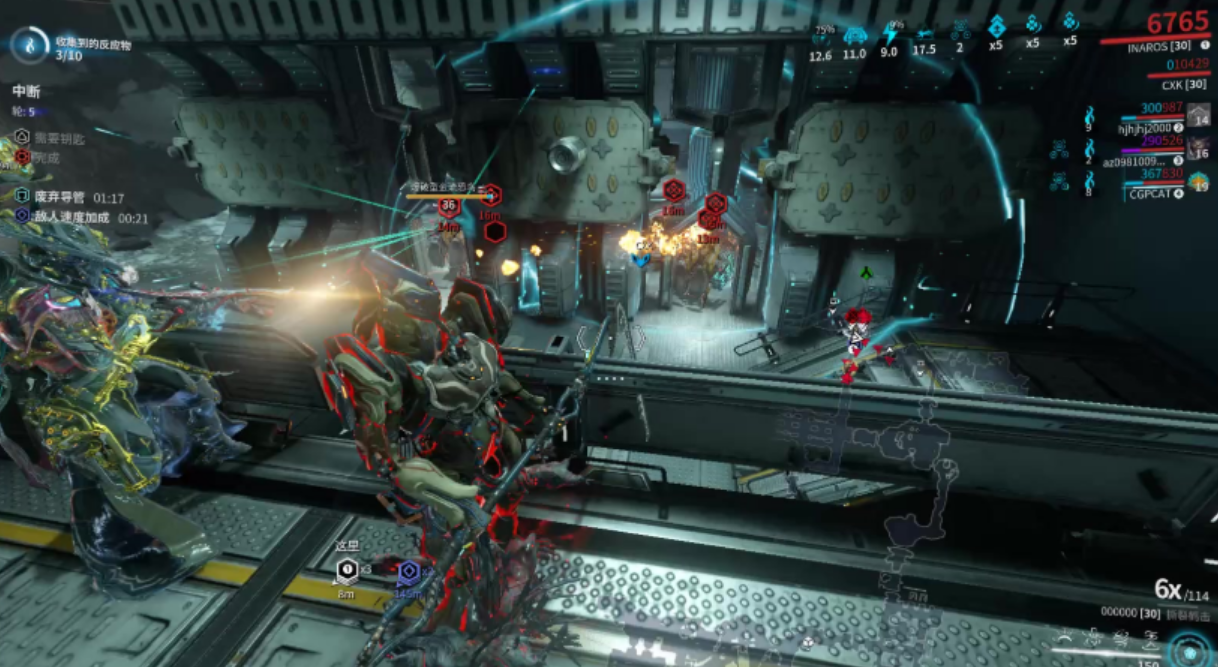Select squad member az0981009's avatar
The height and width of the screenshot is (667, 1218).
click(x=1198, y=148)
